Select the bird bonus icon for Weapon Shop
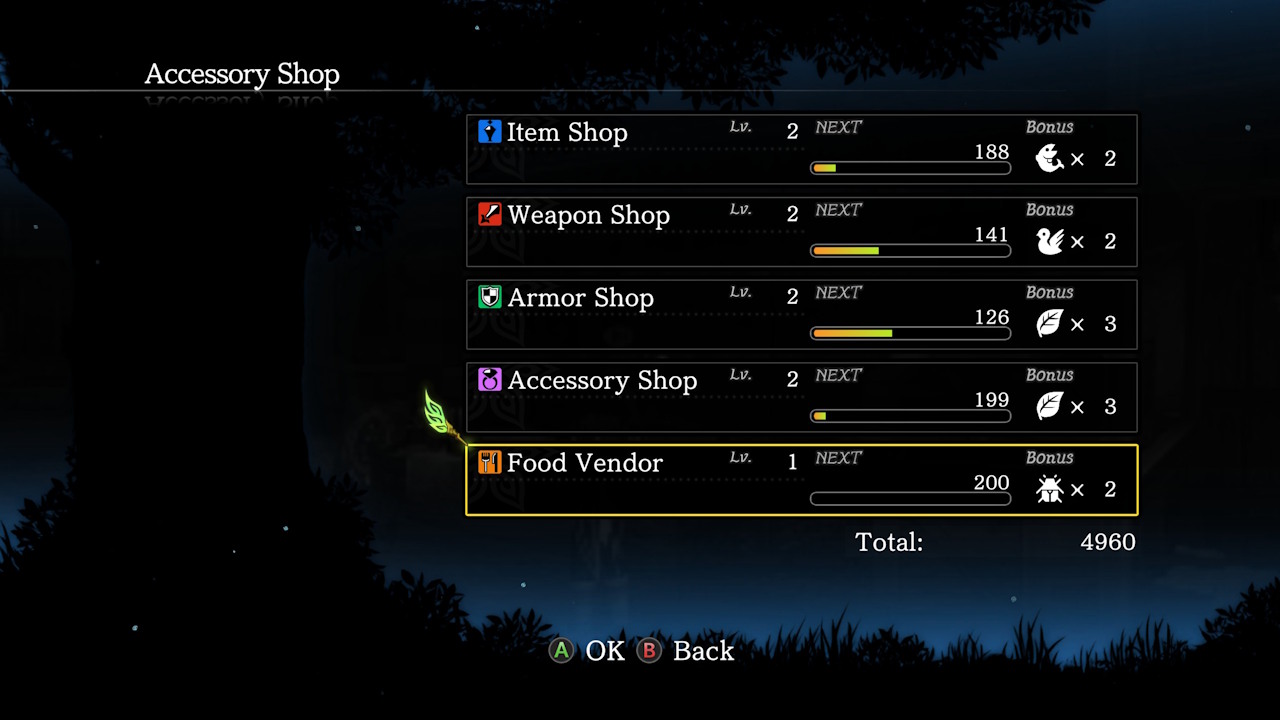Viewport: 1280px width, 720px height. tap(1051, 241)
